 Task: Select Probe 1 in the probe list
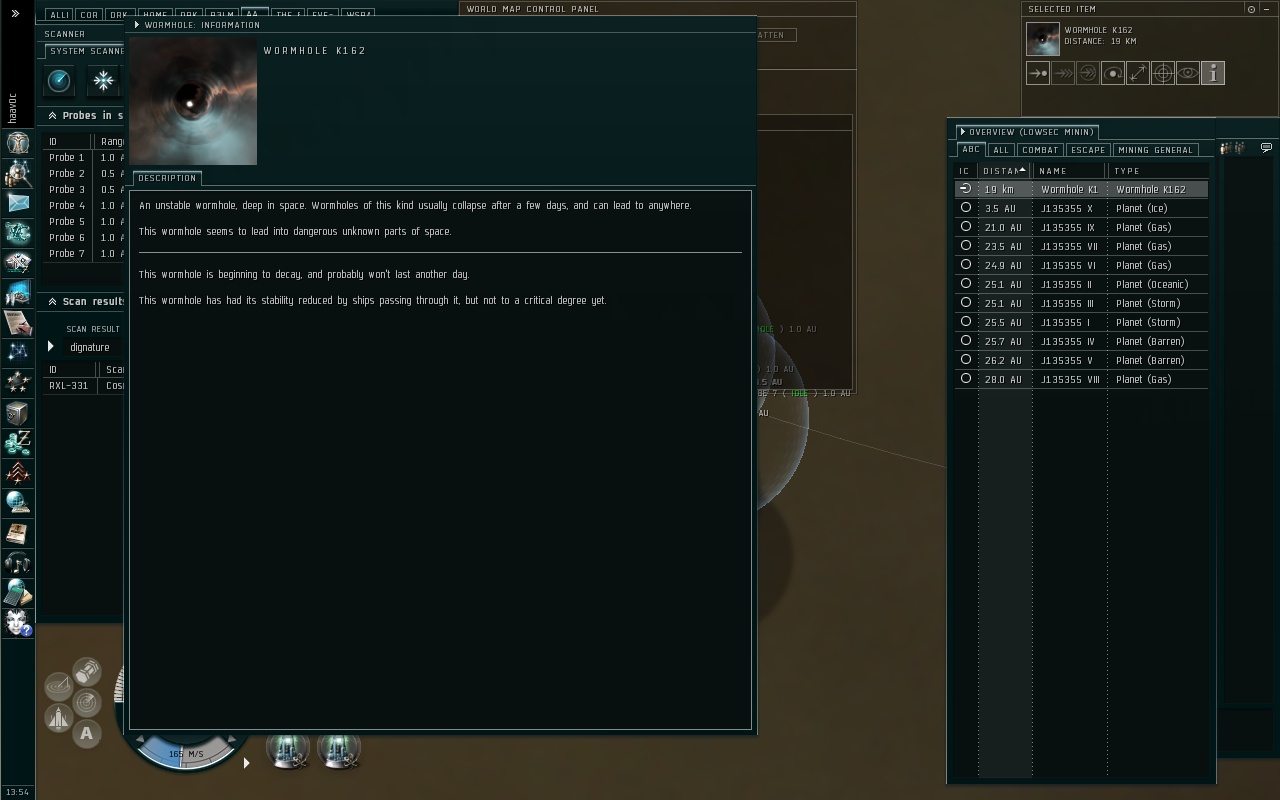point(67,158)
